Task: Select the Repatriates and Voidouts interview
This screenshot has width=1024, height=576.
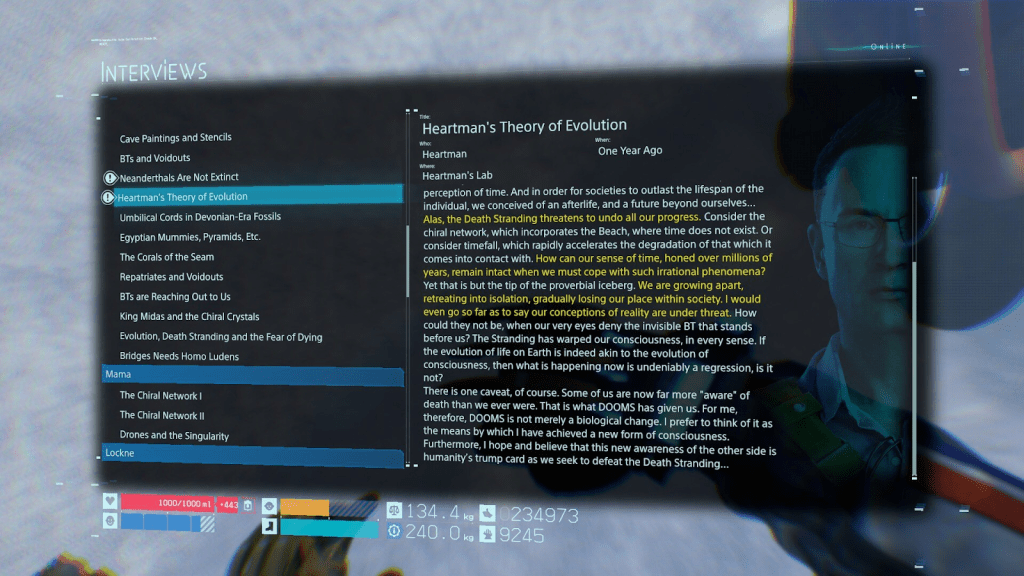Action: pos(171,277)
